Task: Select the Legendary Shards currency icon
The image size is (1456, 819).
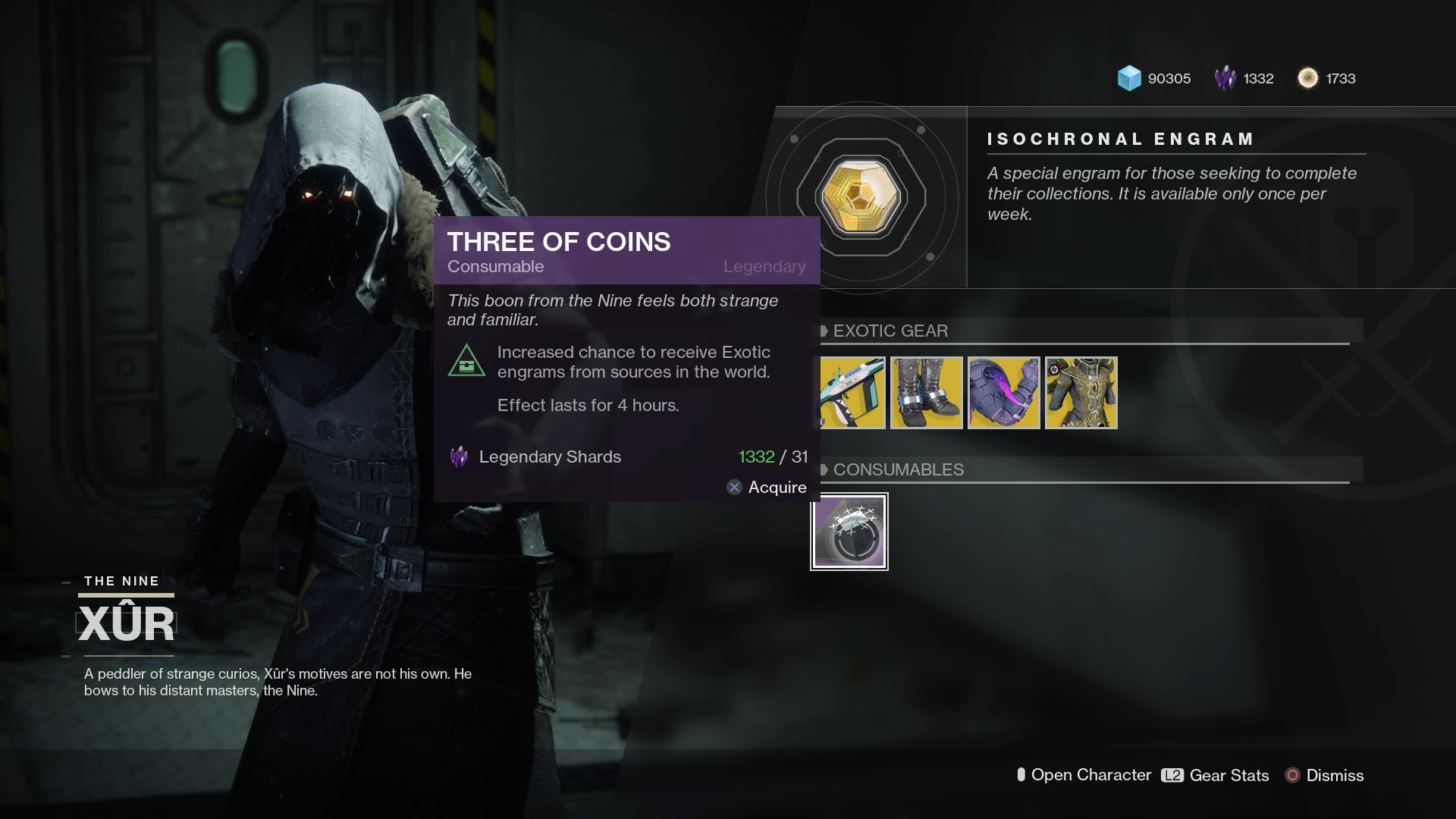Action: coord(1225,78)
